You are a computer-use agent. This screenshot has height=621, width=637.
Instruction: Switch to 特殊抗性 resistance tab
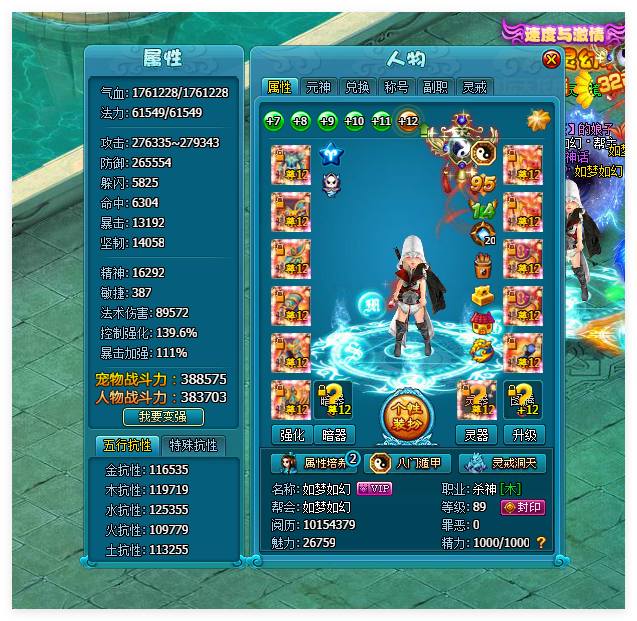194,445
